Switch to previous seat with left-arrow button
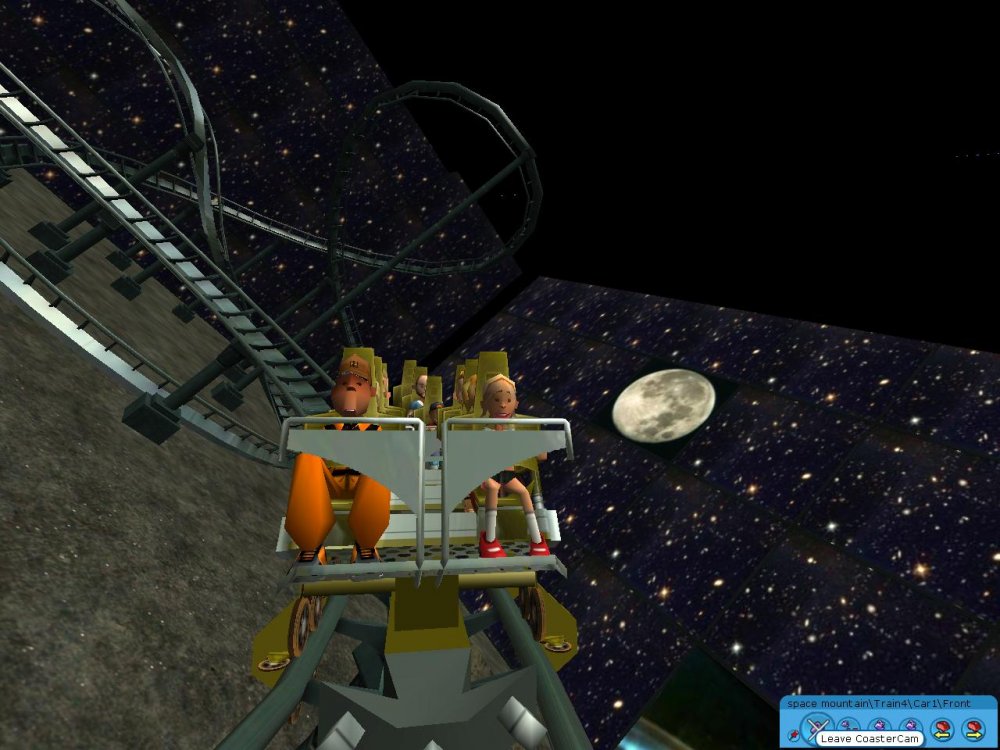The height and width of the screenshot is (750, 1000). [x=940, y=729]
